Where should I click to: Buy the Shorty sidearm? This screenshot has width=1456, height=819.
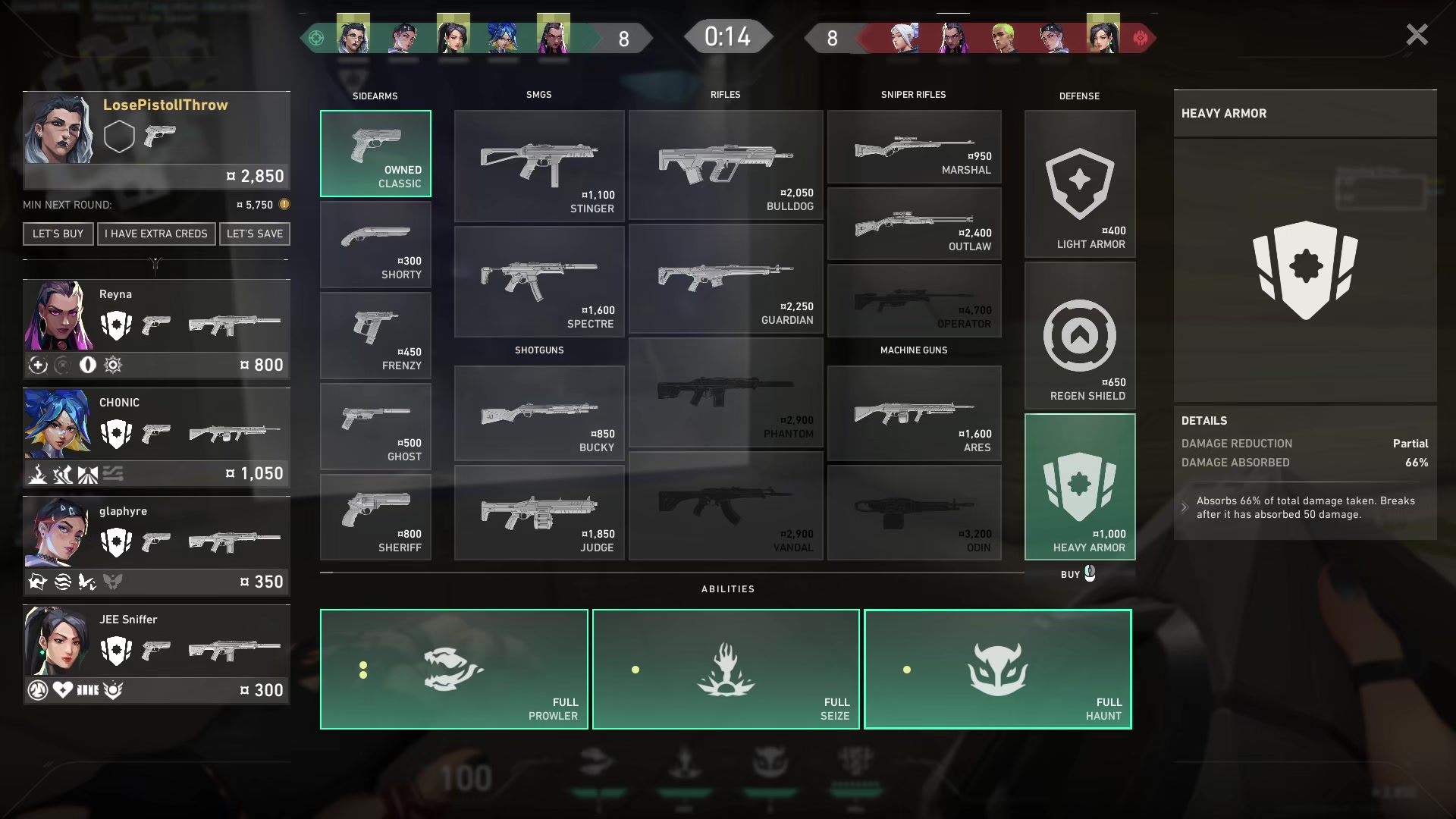pos(375,245)
